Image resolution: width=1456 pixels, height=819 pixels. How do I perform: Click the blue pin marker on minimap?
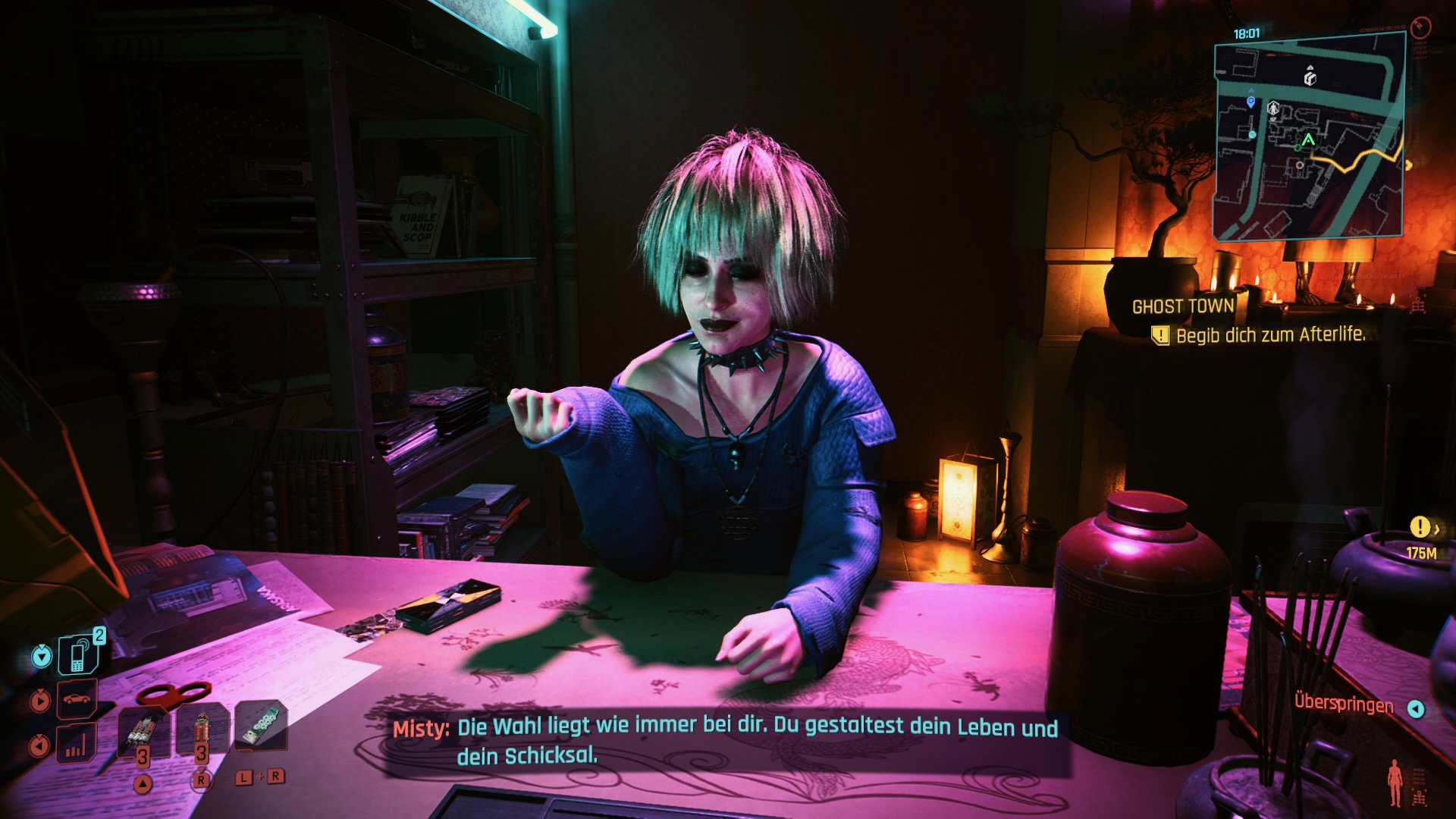[x=1250, y=102]
